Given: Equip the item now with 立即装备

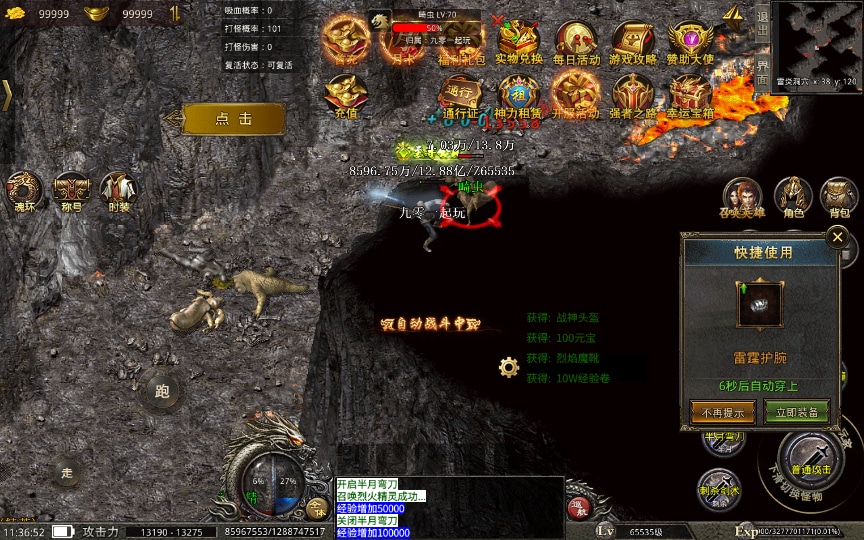Looking at the screenshot, I should coord(796,411).
